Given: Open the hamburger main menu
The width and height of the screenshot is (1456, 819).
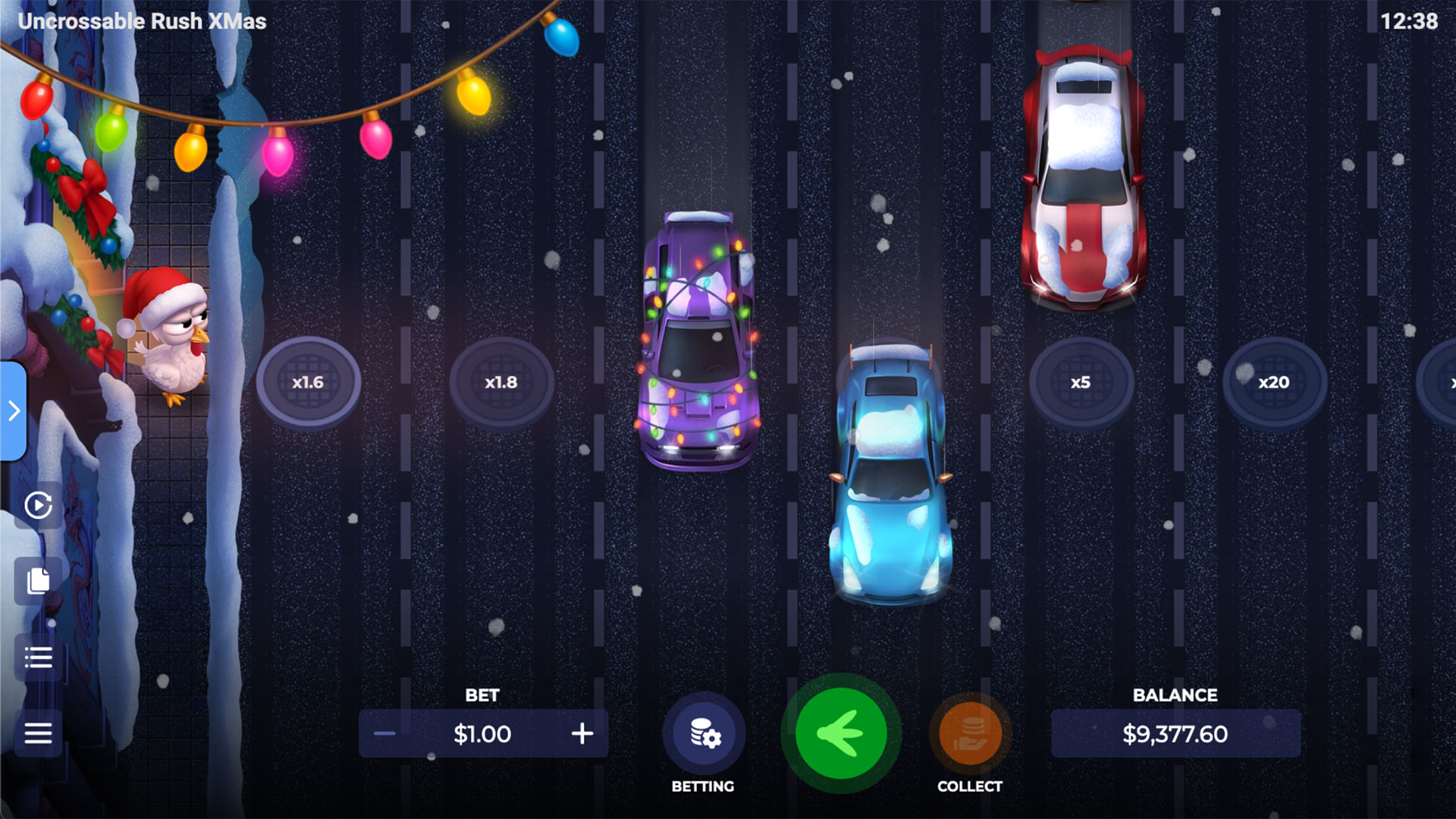Looking at the screenshot, I should click(x=38, y=733).
